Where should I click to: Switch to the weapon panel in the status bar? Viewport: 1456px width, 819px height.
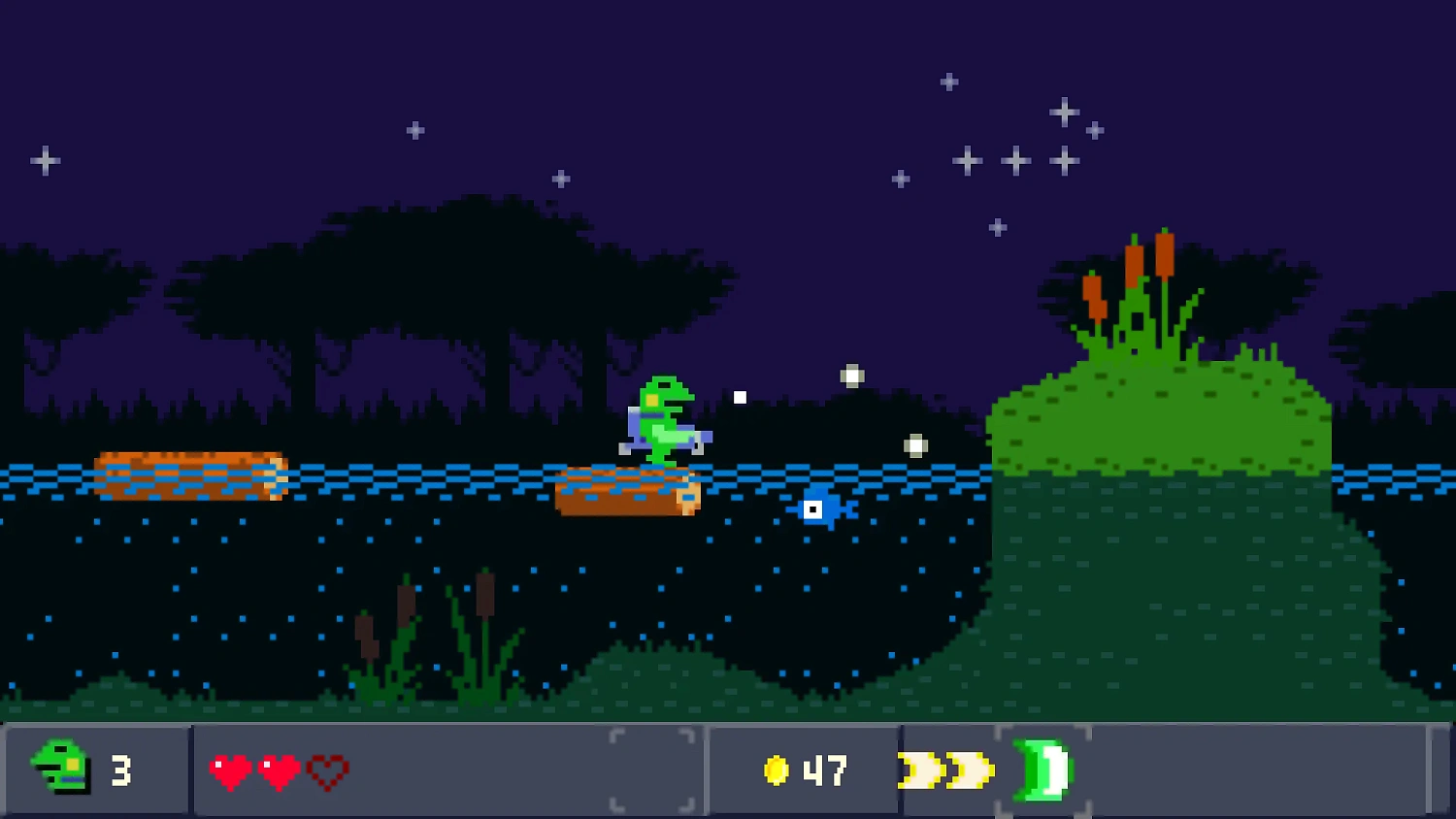[980, 770]
